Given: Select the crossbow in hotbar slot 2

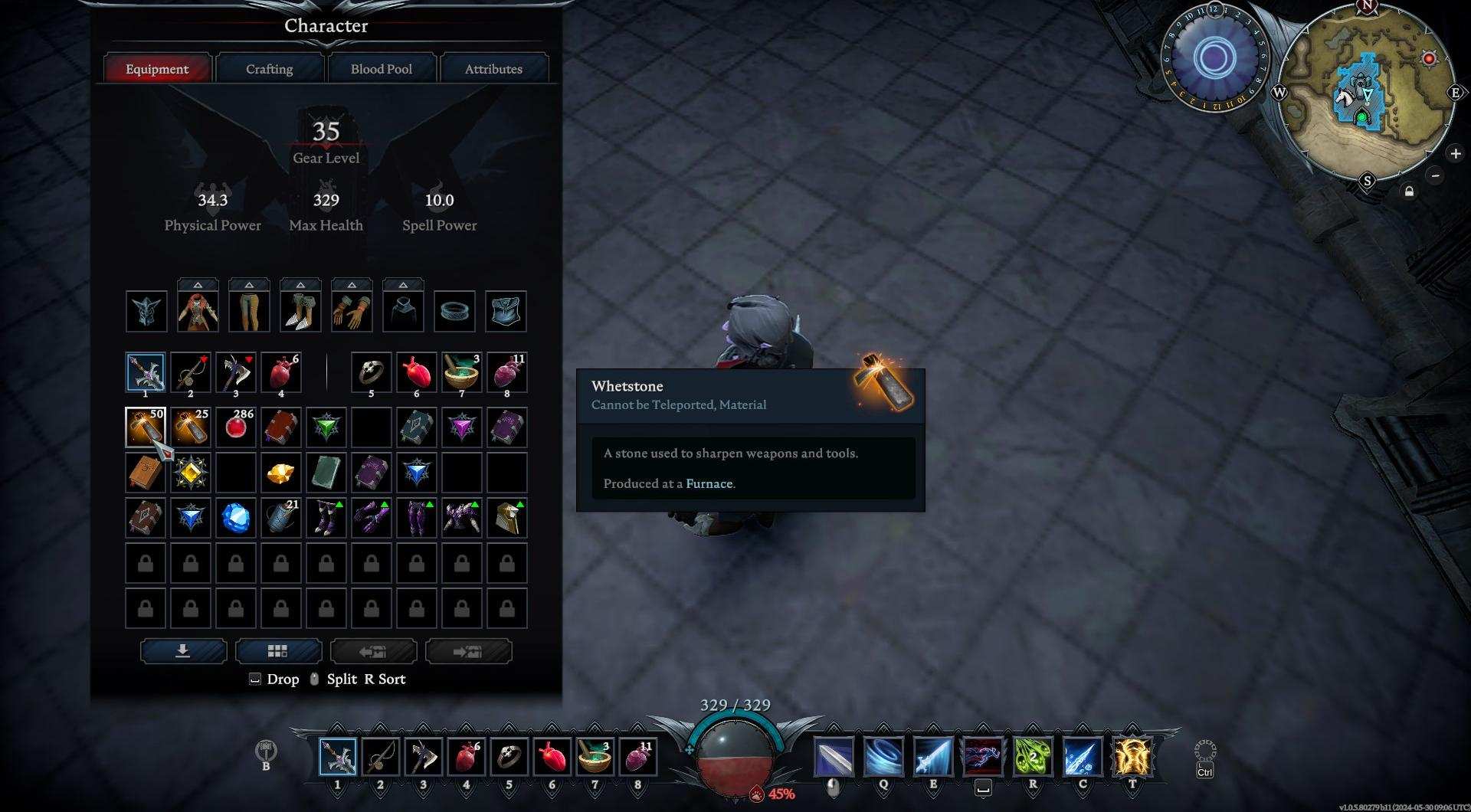Looking at the screenshot, I should coord(380,757).
